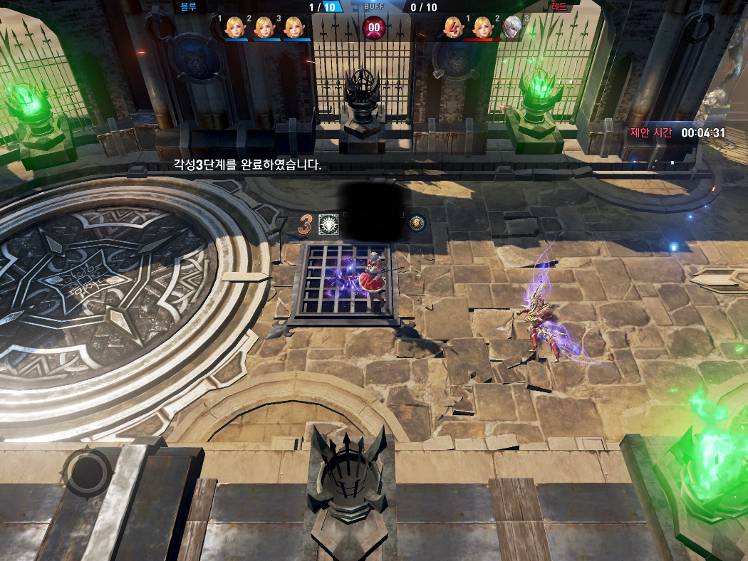Click the round gold emblem icon
The width and height of the screenshot is (748, 561).
point(416,223)
